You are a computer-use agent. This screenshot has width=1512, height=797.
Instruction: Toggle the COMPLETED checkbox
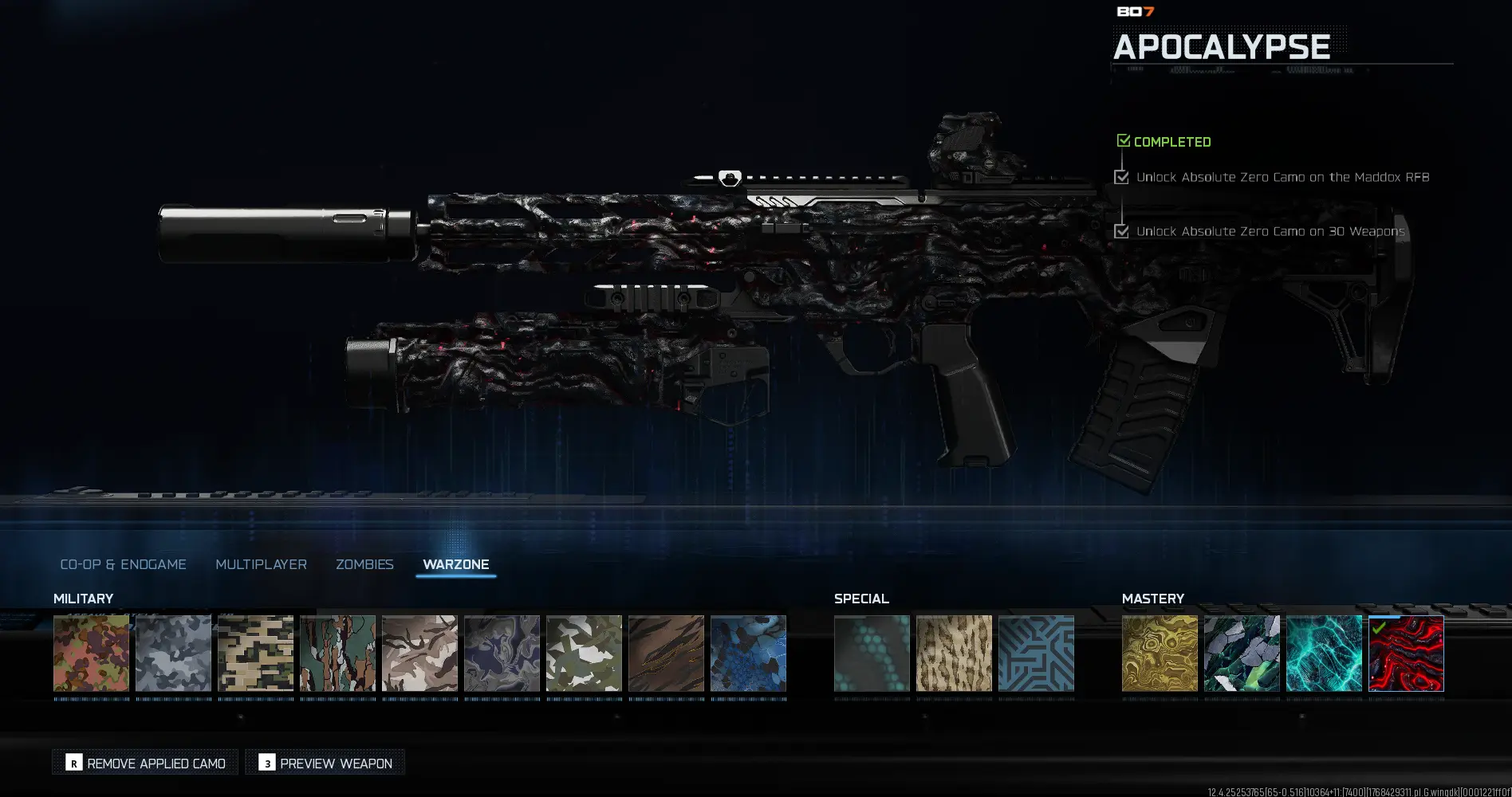pos(1124,140)
